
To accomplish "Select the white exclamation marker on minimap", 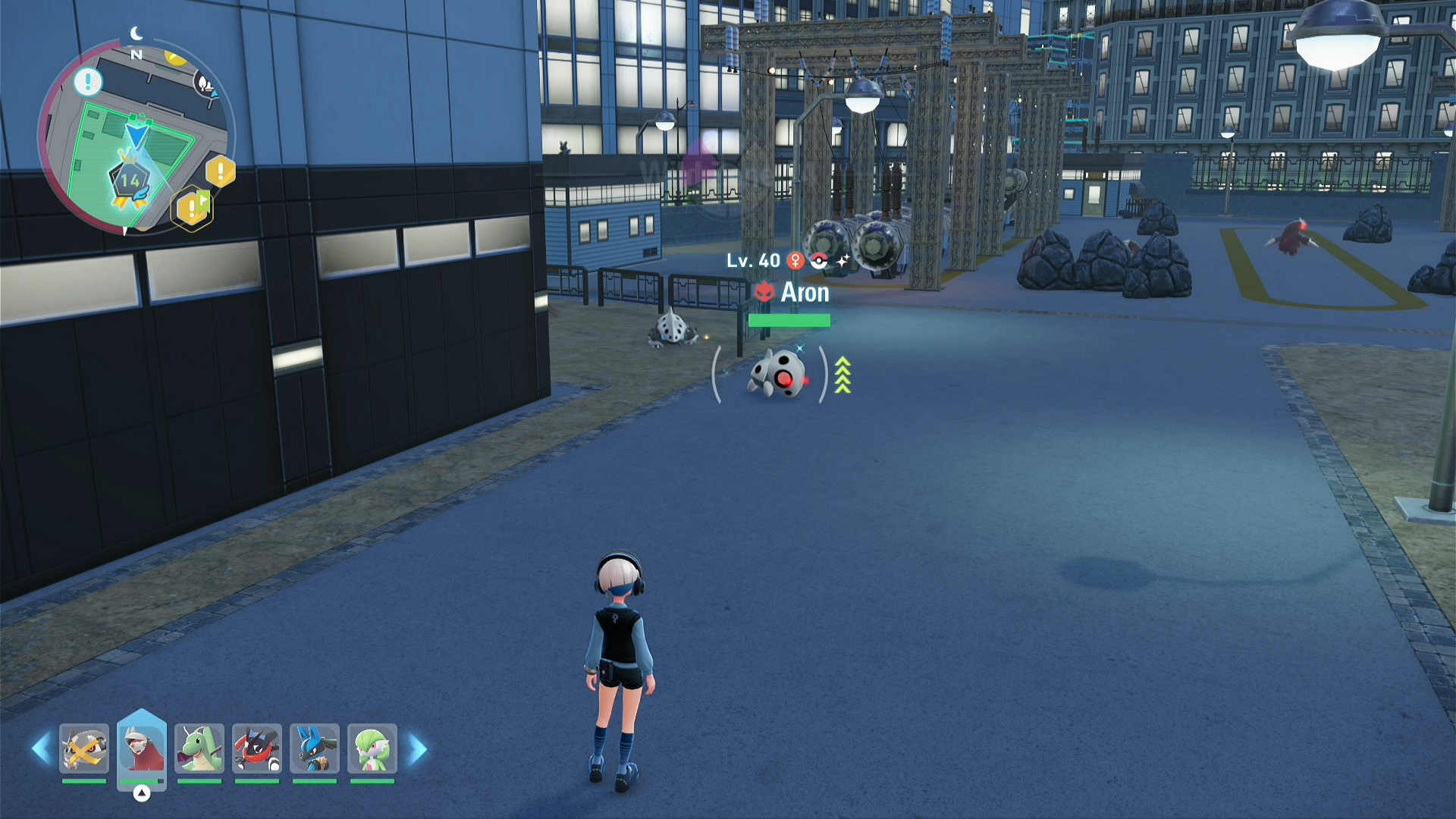I will tap(88, 81).
